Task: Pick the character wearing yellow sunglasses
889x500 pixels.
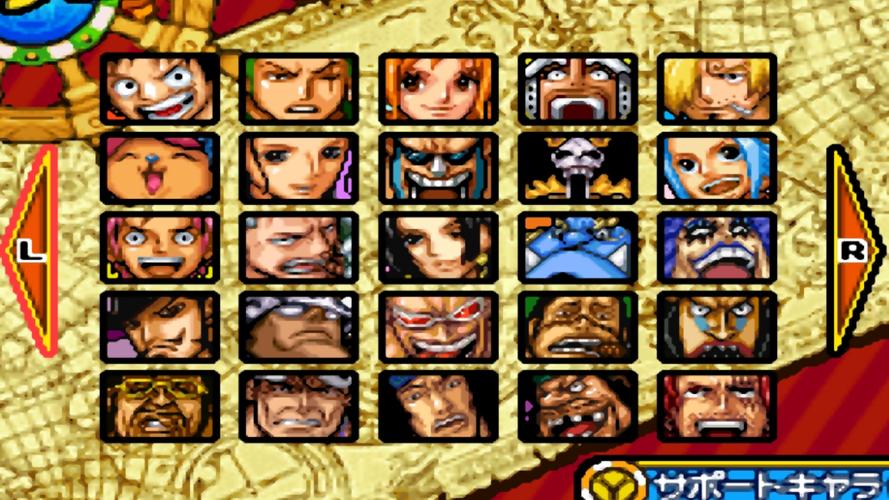Action: click(x=160, y=406)
